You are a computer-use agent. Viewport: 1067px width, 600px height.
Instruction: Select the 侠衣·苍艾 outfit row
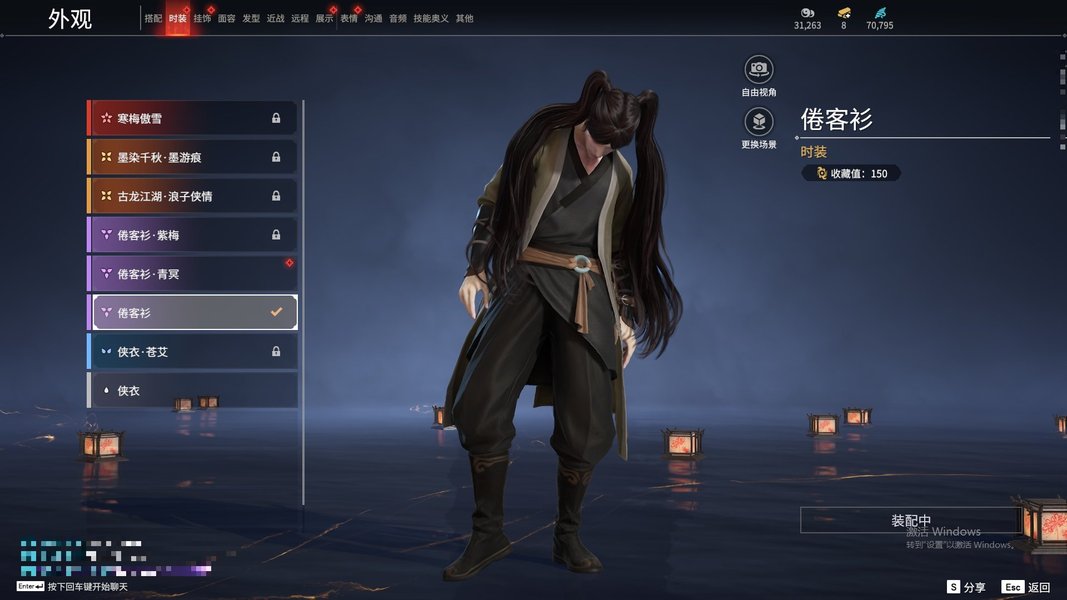click(x=192, y=352)
